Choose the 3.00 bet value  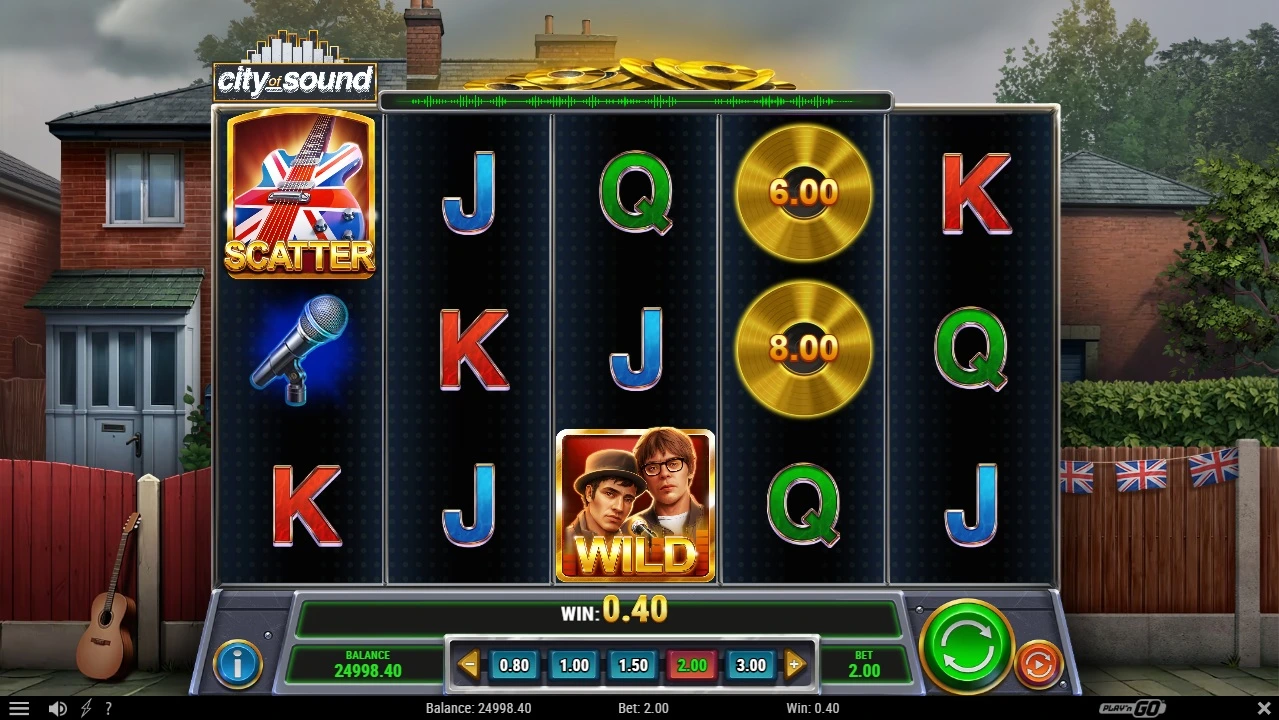click(751, 665)
